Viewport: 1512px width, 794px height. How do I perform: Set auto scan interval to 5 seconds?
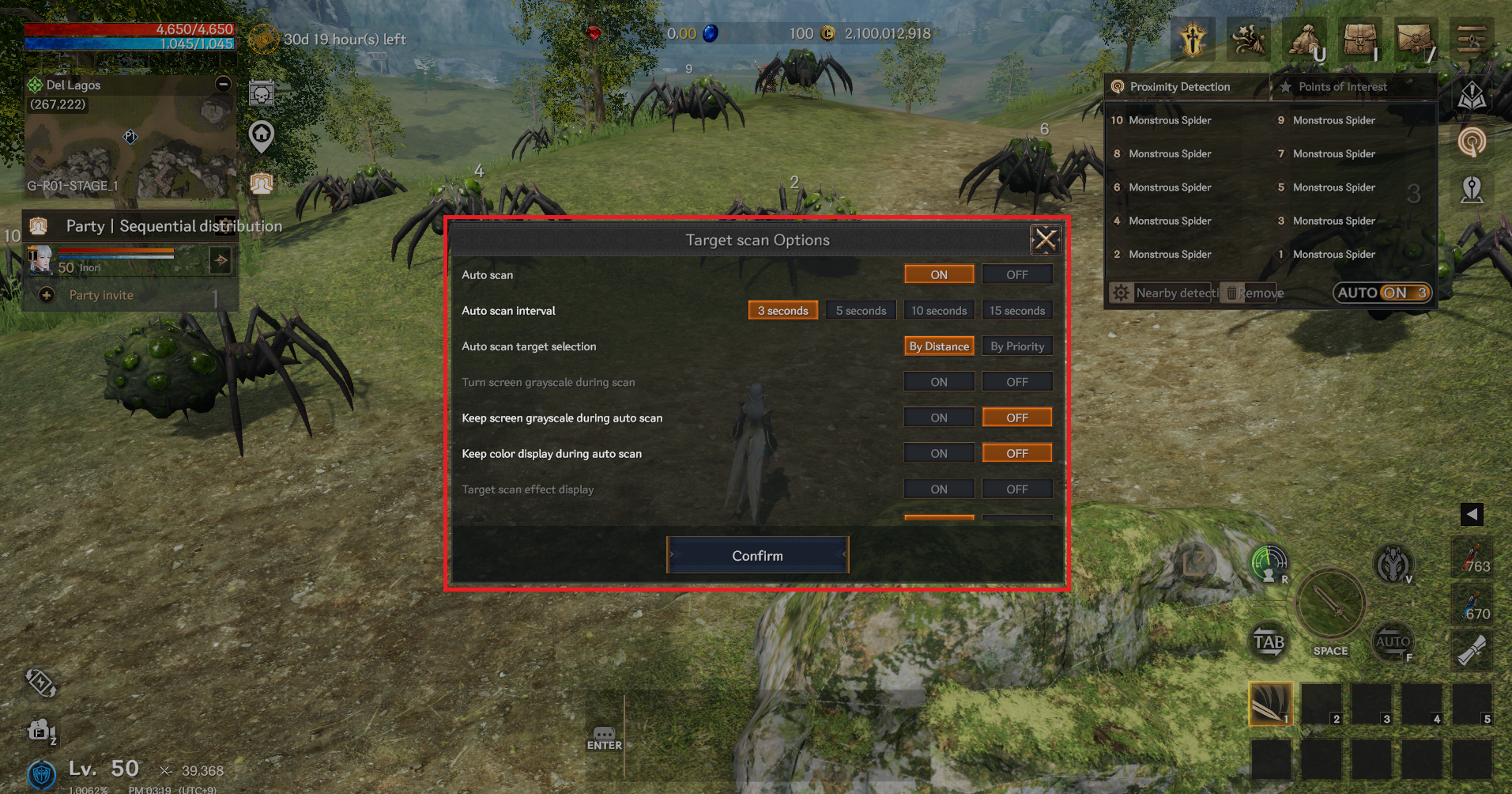[861, 311]
